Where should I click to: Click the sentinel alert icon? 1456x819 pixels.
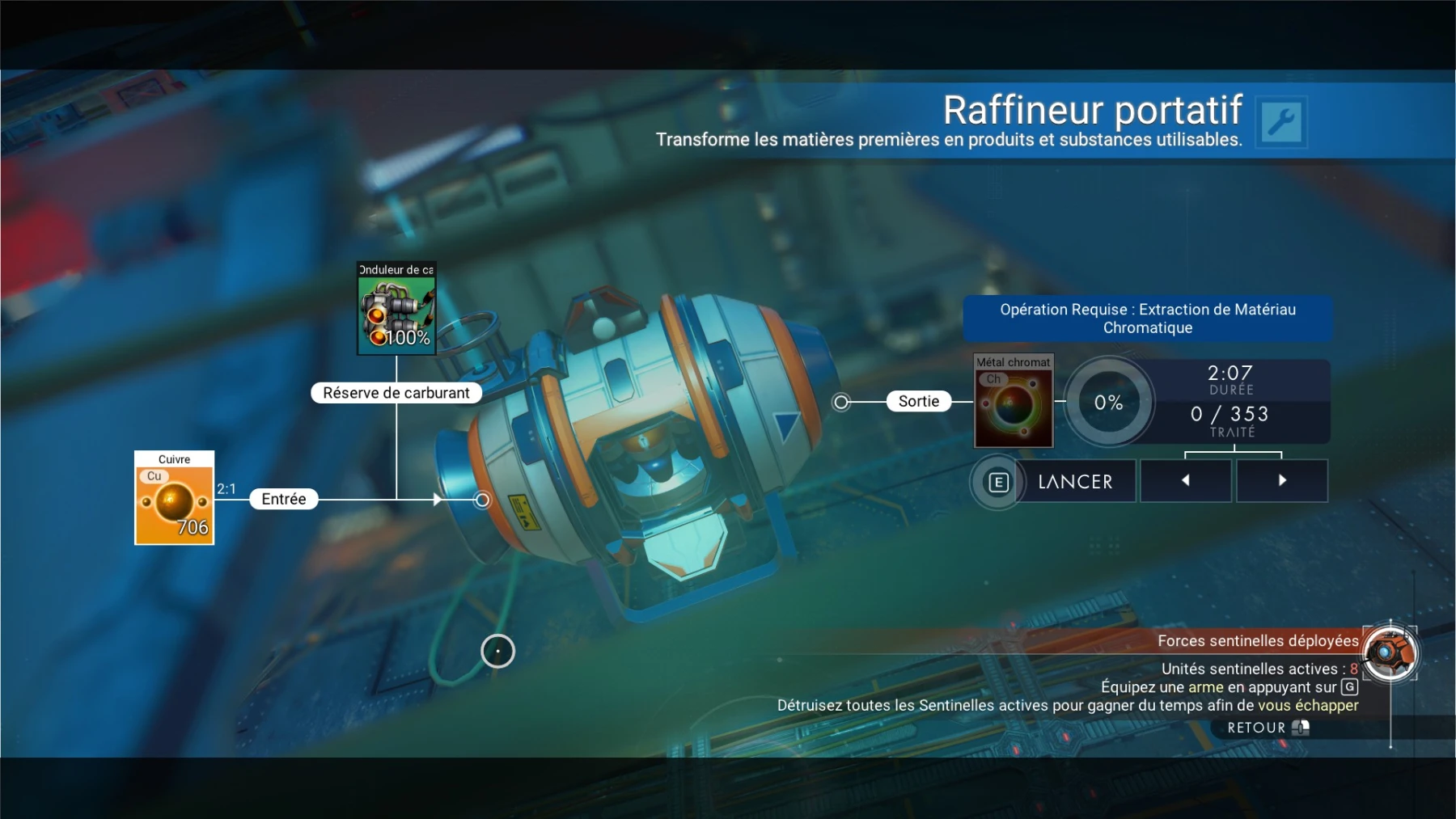coord(1390,653)
